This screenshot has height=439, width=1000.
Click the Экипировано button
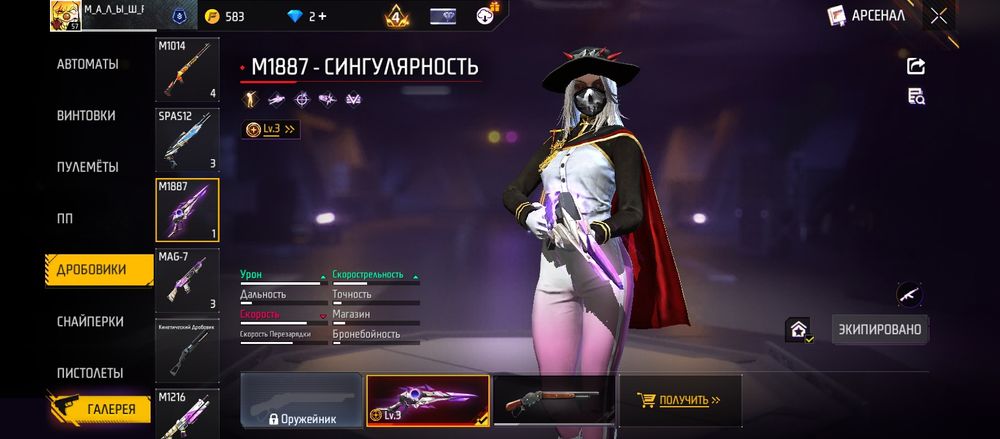(880, 329)
